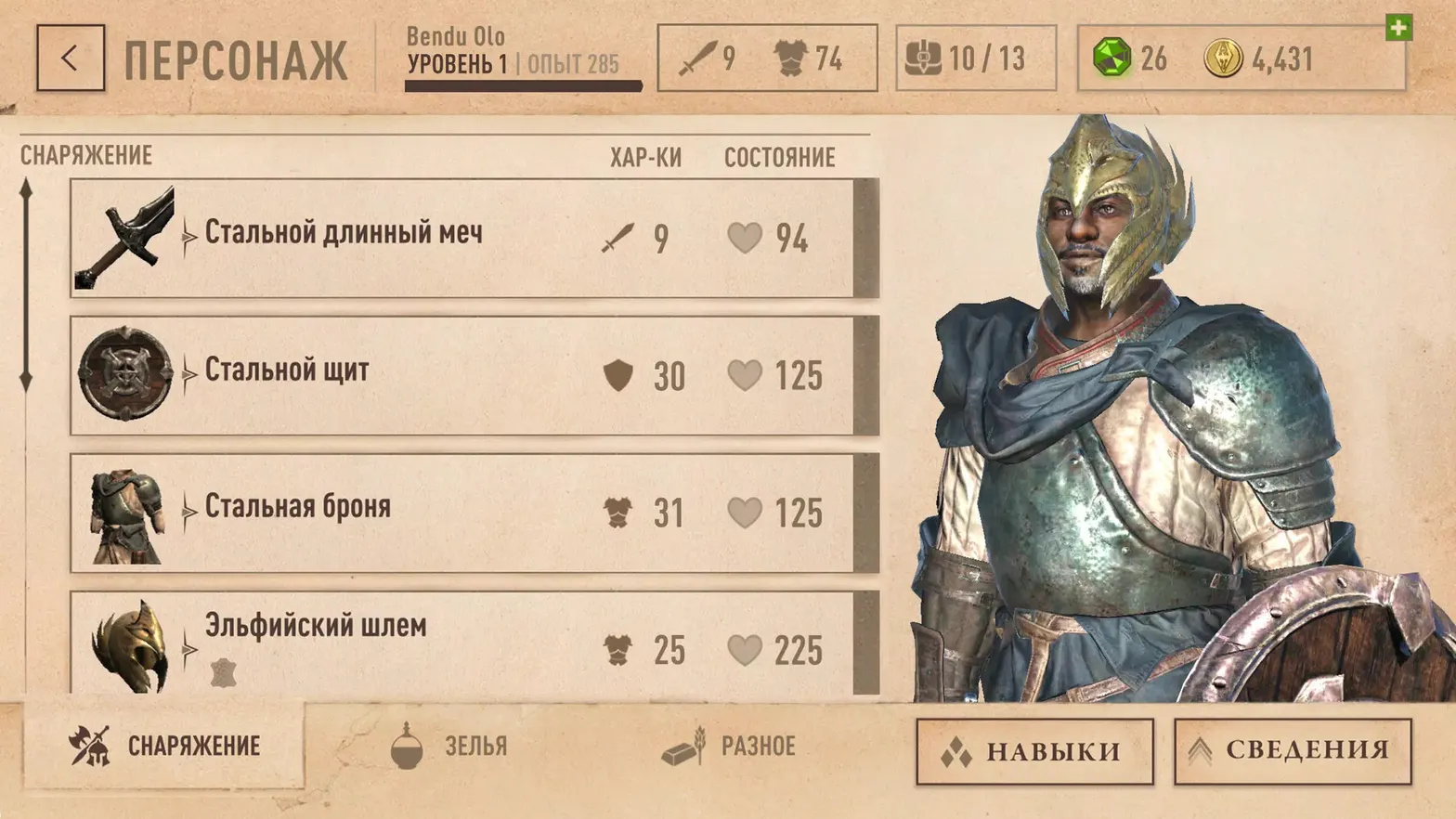Open the НАВЫКИ skills panel

(x=1033, y=751)
